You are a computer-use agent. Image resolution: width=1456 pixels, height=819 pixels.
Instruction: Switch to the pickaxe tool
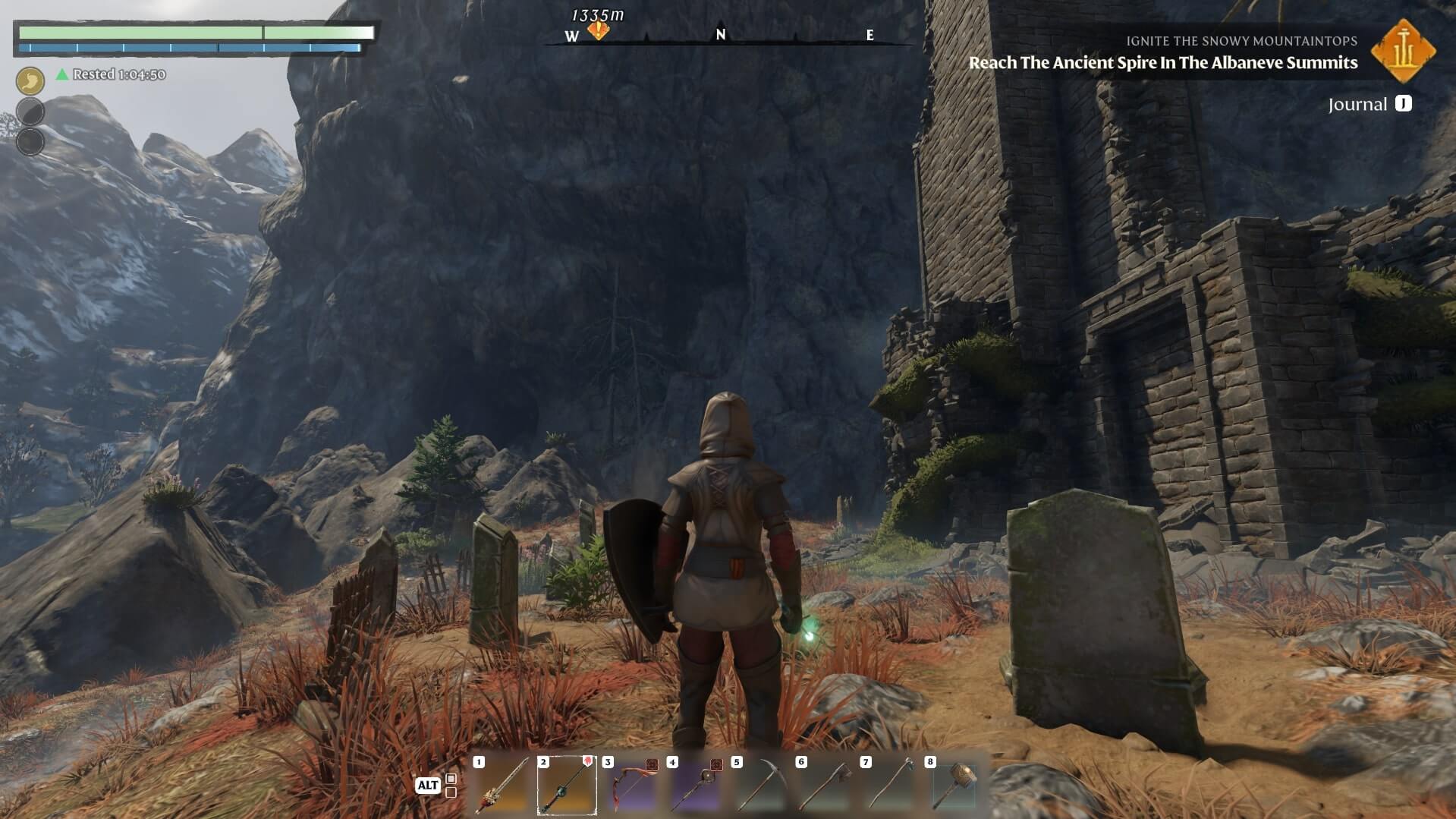click(x=760, y=786)
